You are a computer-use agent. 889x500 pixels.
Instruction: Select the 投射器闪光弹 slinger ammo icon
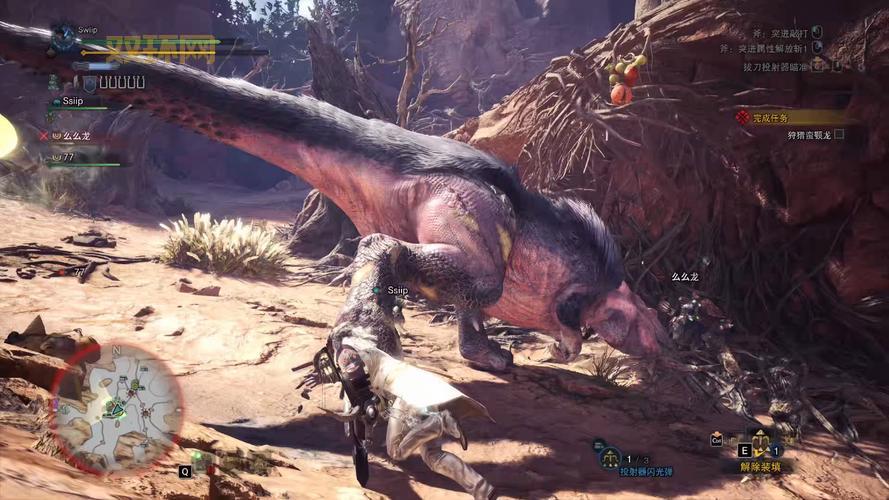tap(608, 457)
